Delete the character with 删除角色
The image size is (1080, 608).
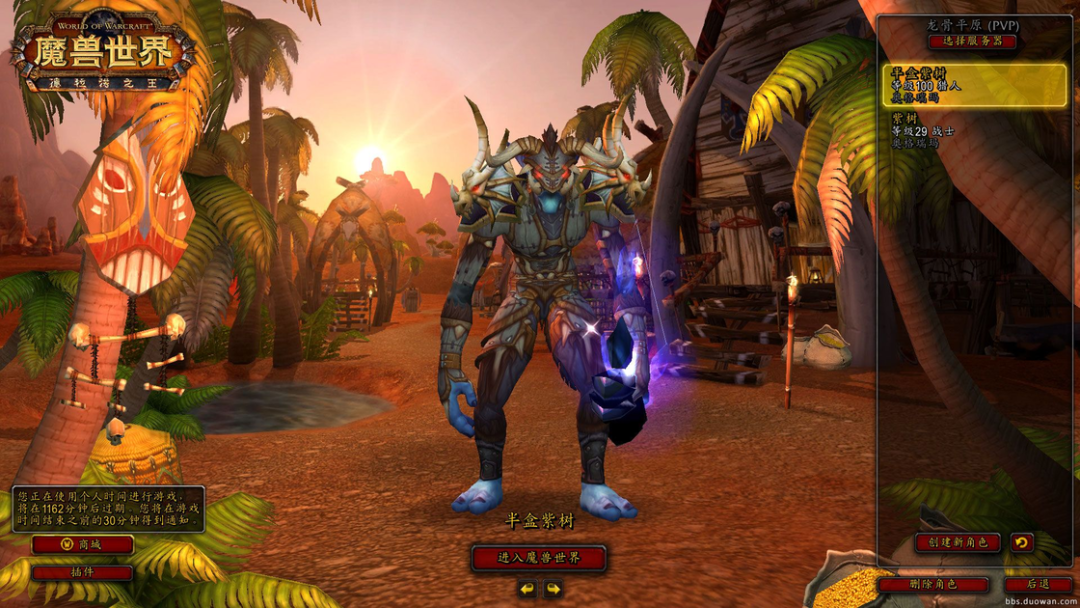point(933,584)
